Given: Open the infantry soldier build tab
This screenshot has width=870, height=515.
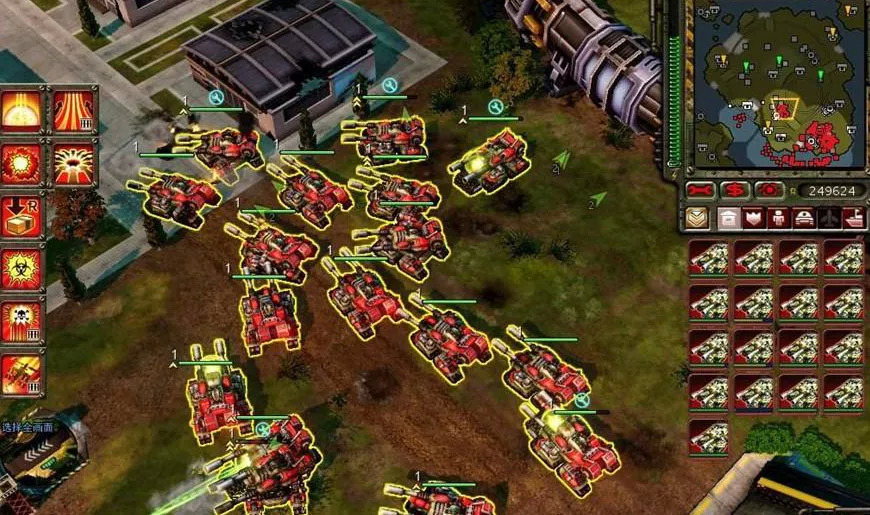Looking at the screenshot, I should [x=779, y=218].
